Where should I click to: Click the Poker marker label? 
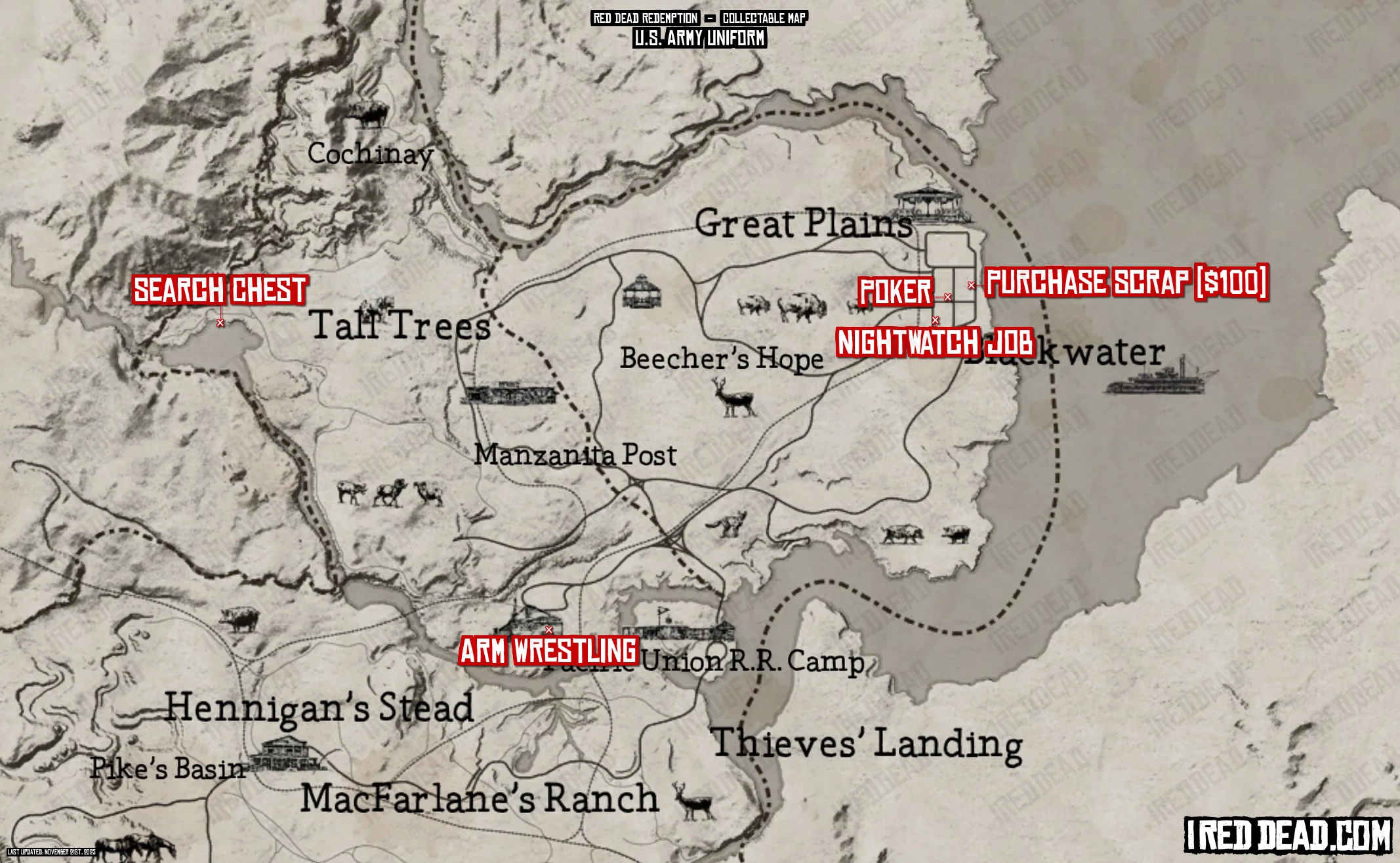(x=895, y=291)
